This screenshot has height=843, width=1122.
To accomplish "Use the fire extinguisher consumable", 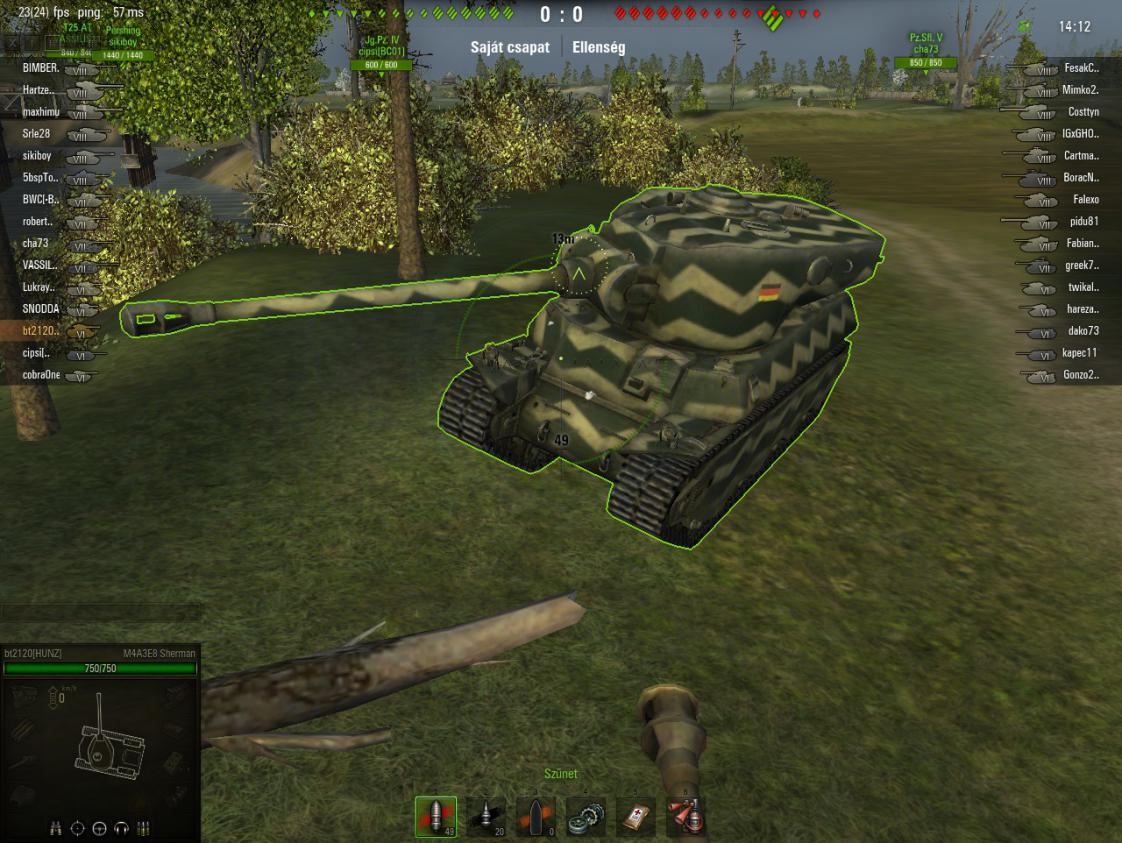I will 686,817.
